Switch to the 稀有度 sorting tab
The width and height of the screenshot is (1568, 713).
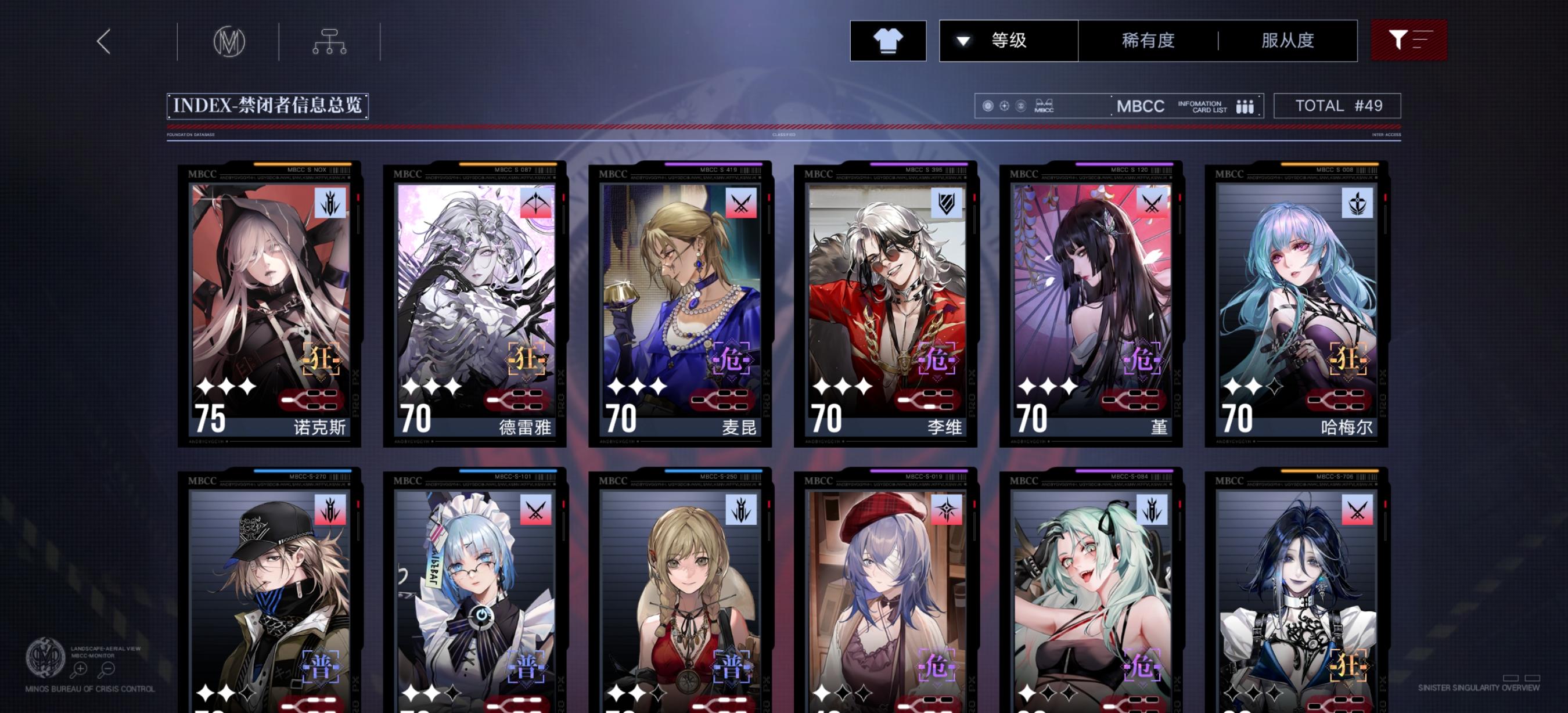(x=1148, y=40)
